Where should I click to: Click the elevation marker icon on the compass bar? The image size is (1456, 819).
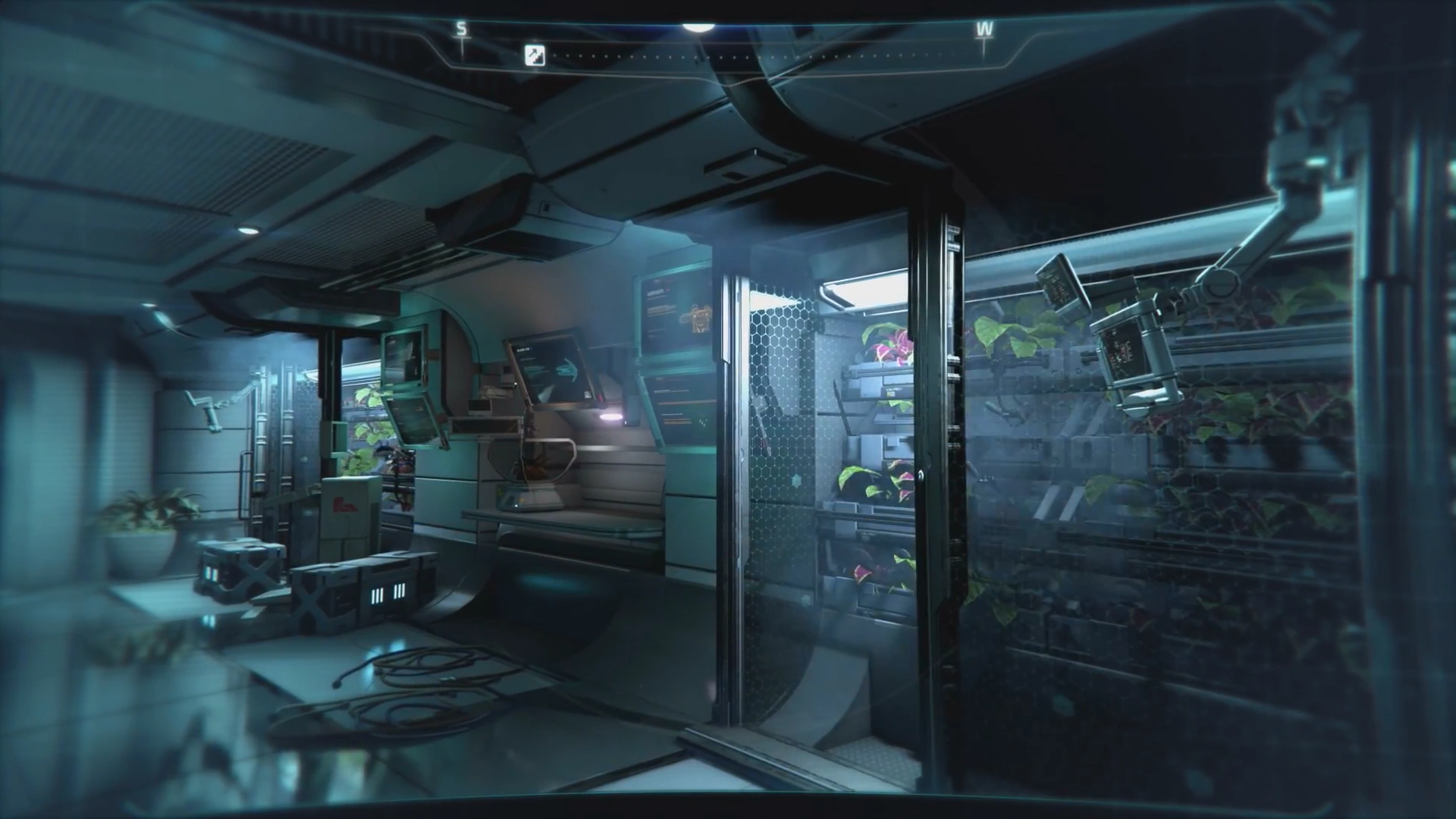click(532, 55)
